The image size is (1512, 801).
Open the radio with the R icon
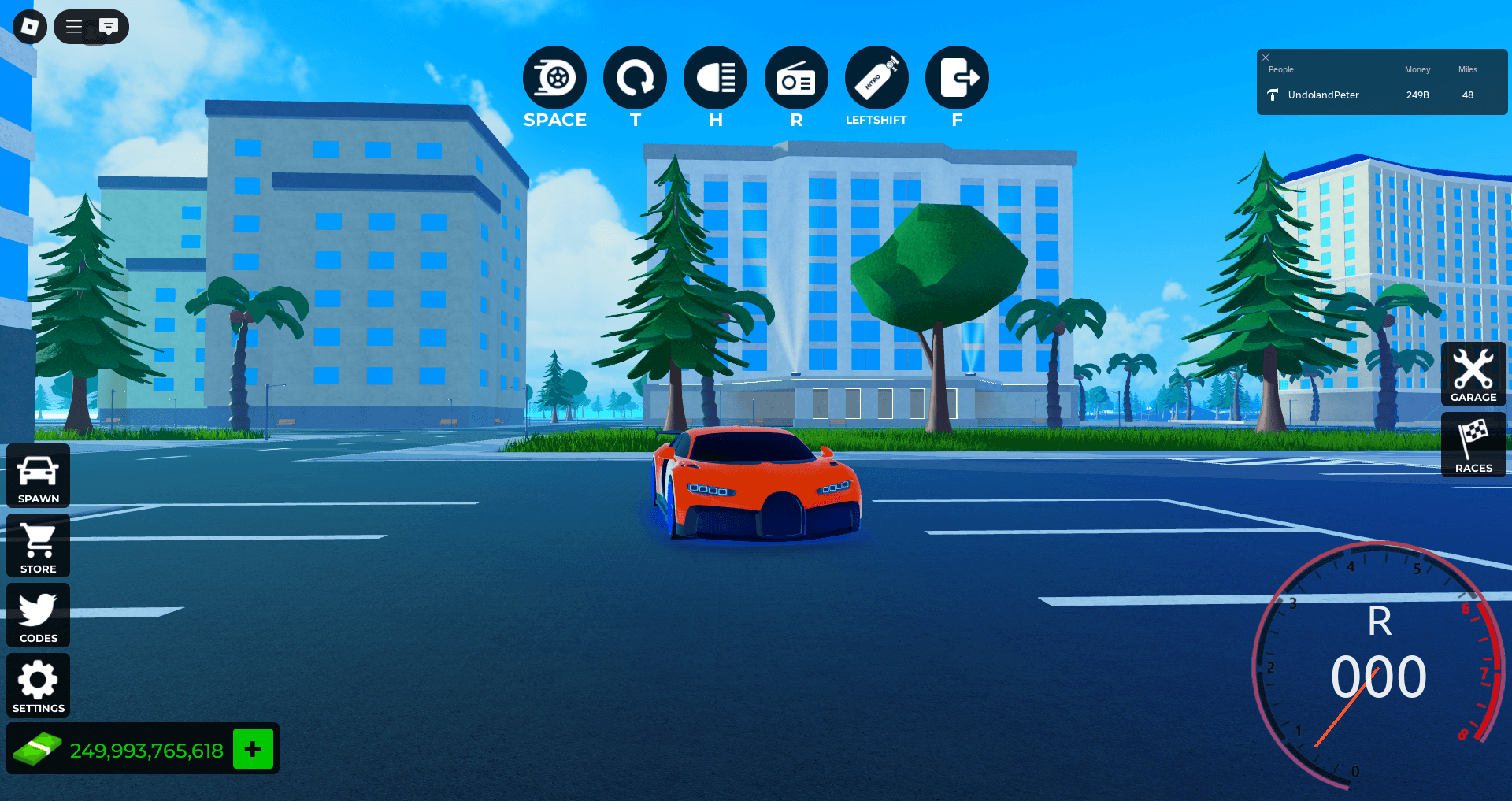click(x=795, y=78)
